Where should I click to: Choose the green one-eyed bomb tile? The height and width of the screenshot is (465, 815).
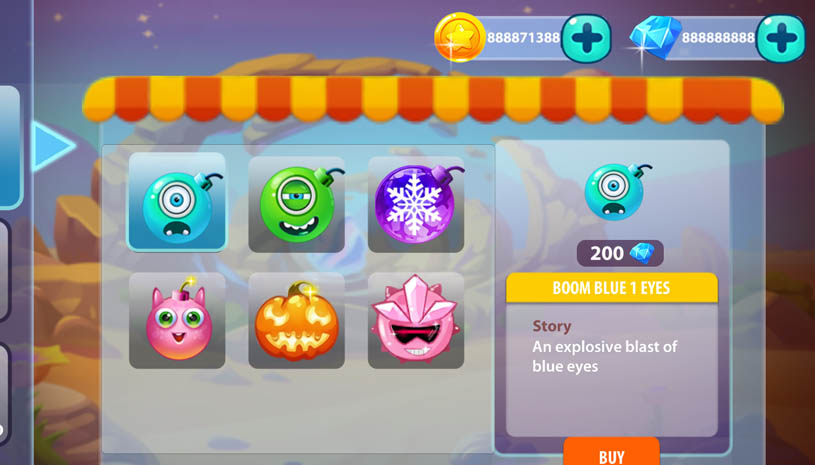coord(296,204)
